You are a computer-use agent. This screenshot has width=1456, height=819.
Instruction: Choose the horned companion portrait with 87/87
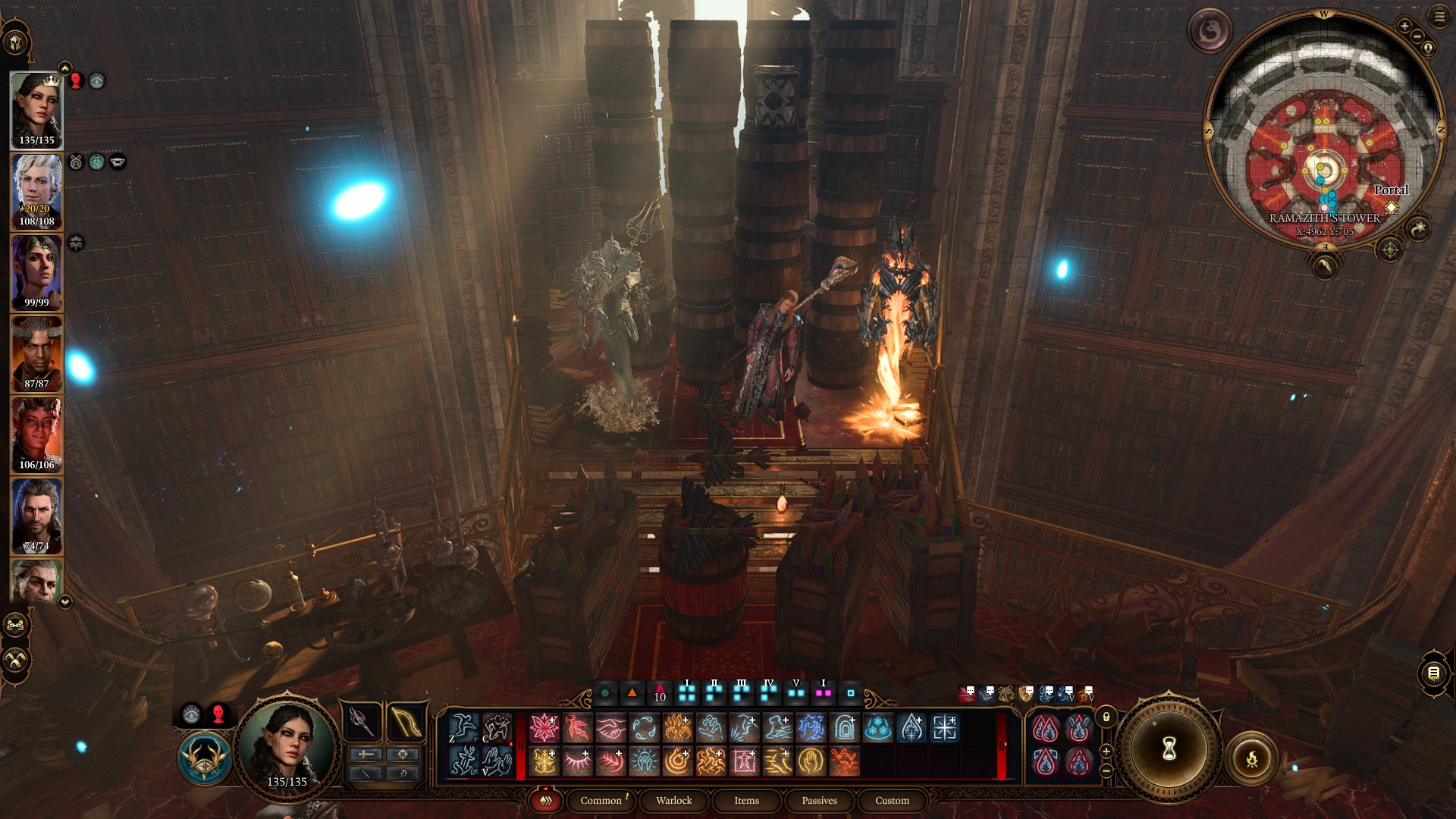tap(36, 353)
